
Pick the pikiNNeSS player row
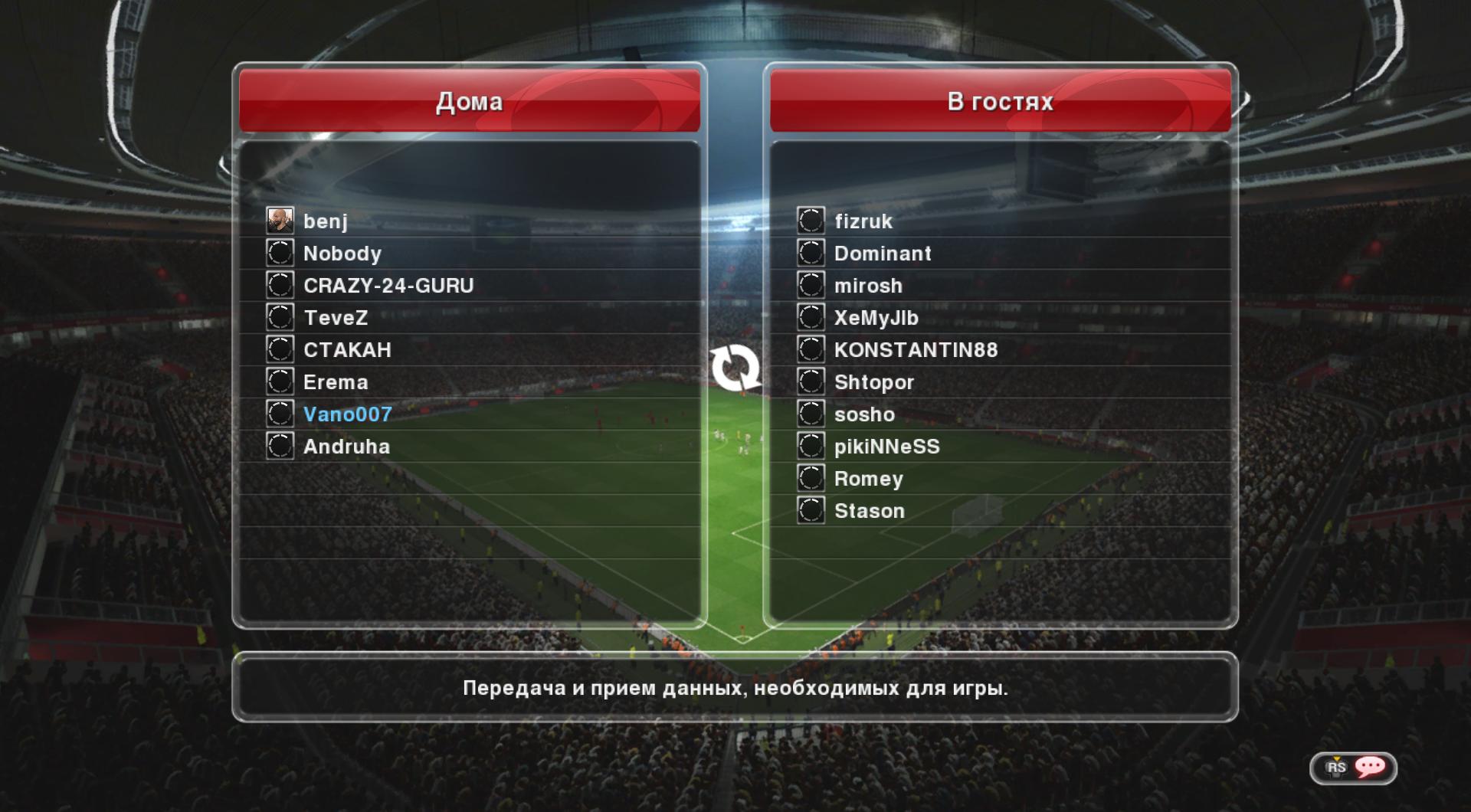click(x=886, y=447)
